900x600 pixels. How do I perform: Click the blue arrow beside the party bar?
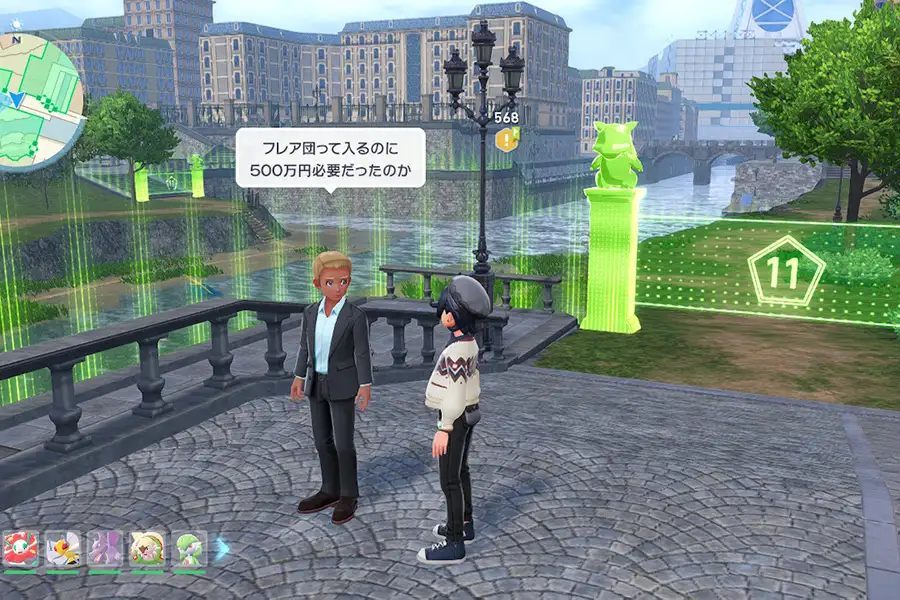[222, 547]
